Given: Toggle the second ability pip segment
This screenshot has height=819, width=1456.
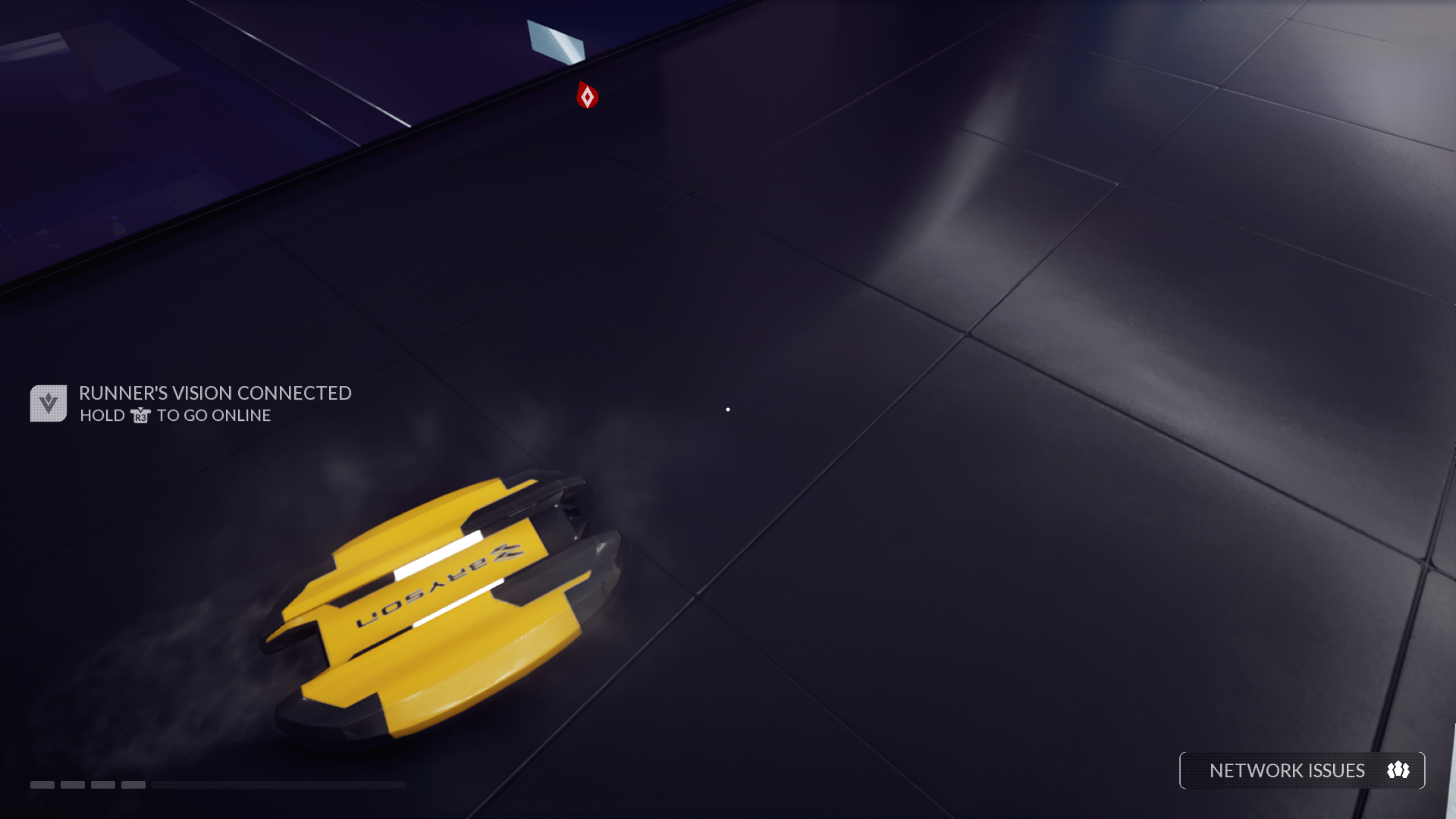Looking at the screenshot, I should (74, 786).
